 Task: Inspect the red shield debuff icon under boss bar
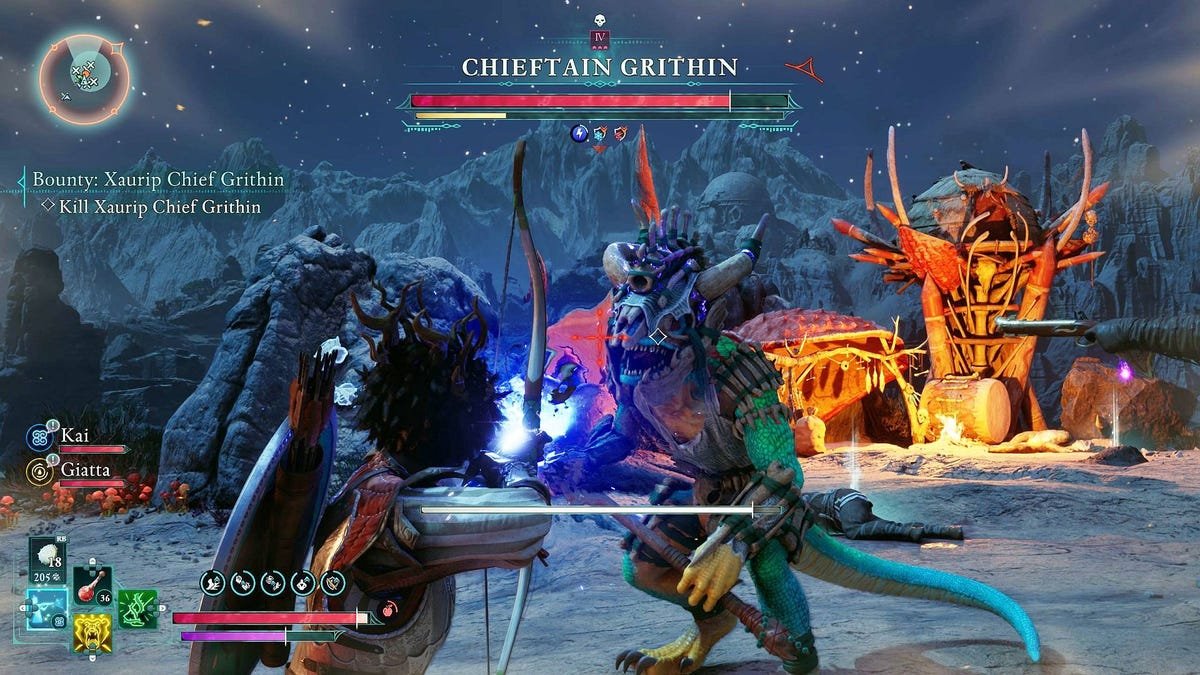[621, 133]
